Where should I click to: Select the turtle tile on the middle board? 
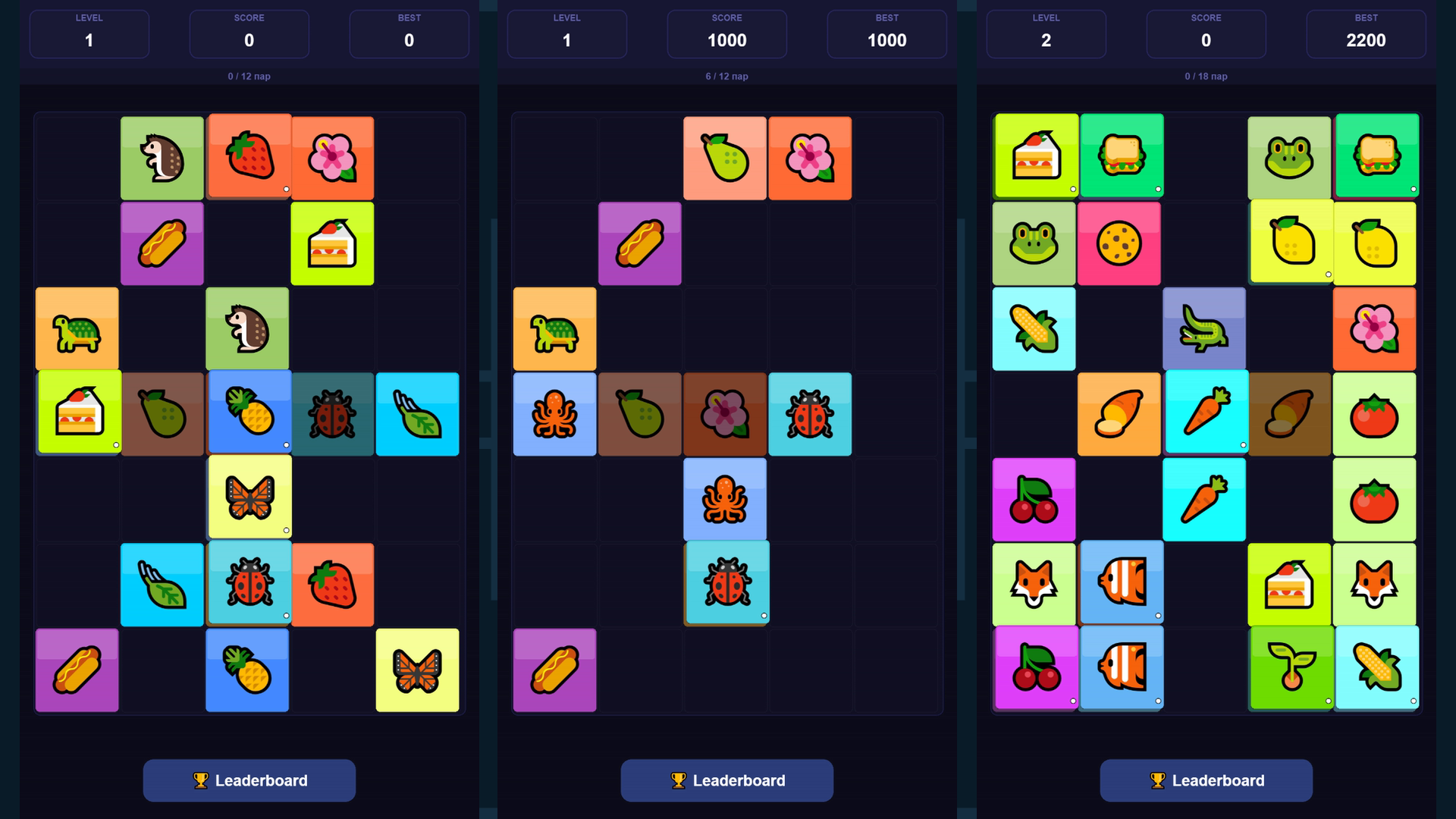coord(554,329)
